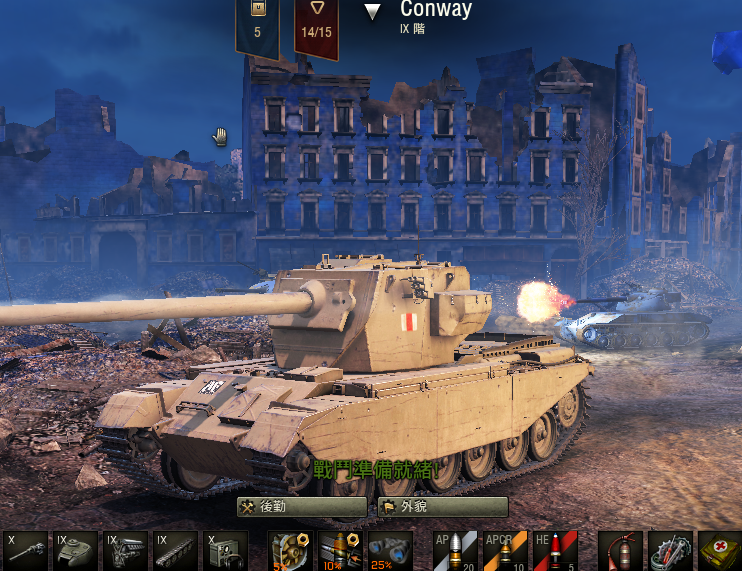Open the 外貌 (appearance) button
The width and height of the screenshot is (742, 571).
[x=443, y=507]
